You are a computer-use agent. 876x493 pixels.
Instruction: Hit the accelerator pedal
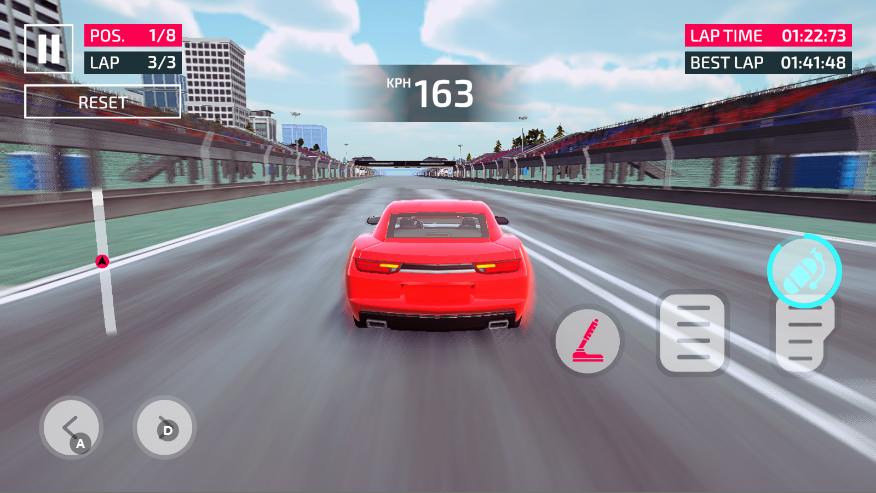pyautogui.click(x=803, y=336)
